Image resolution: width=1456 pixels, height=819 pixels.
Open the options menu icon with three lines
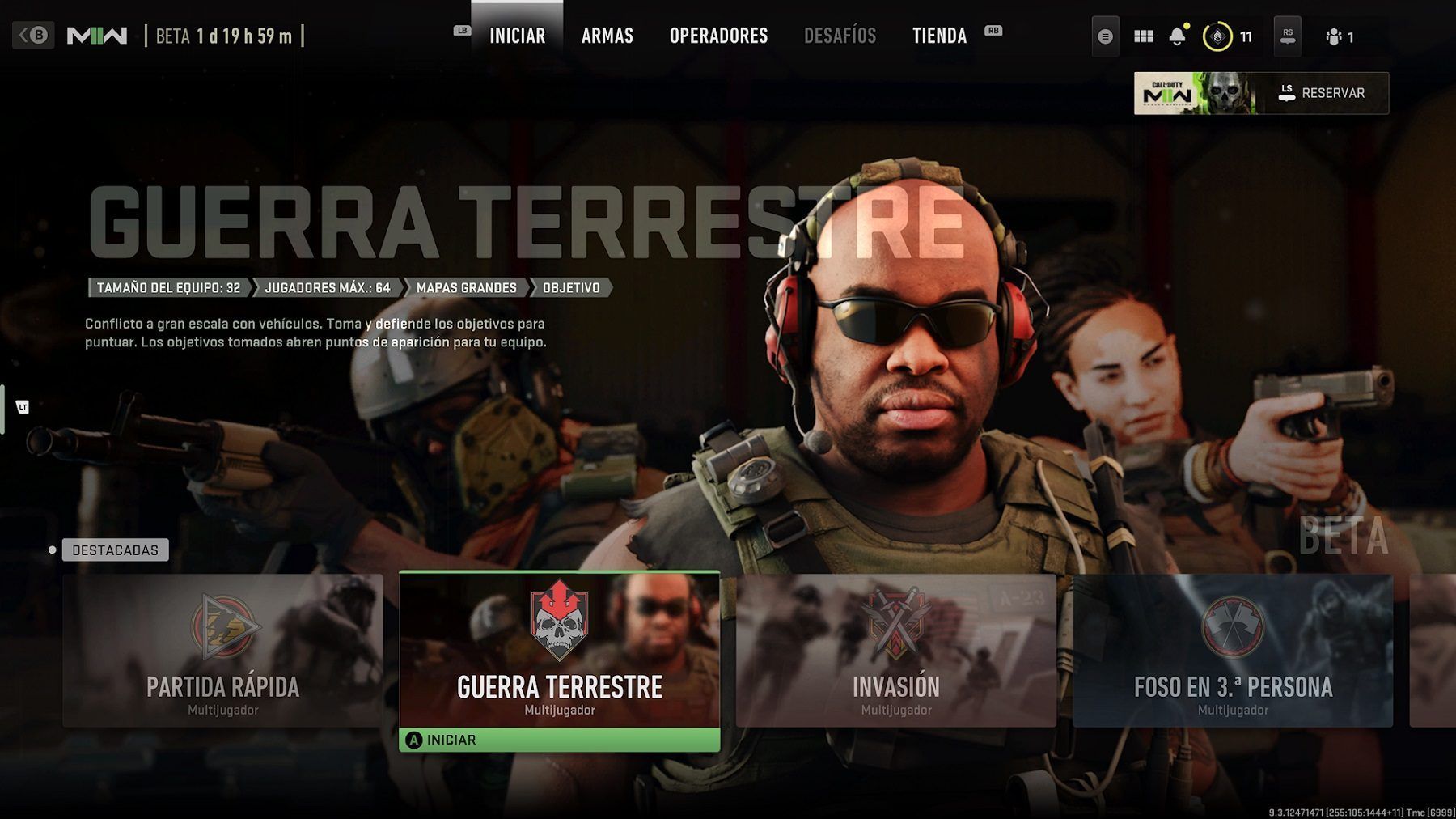point(1105,36)
